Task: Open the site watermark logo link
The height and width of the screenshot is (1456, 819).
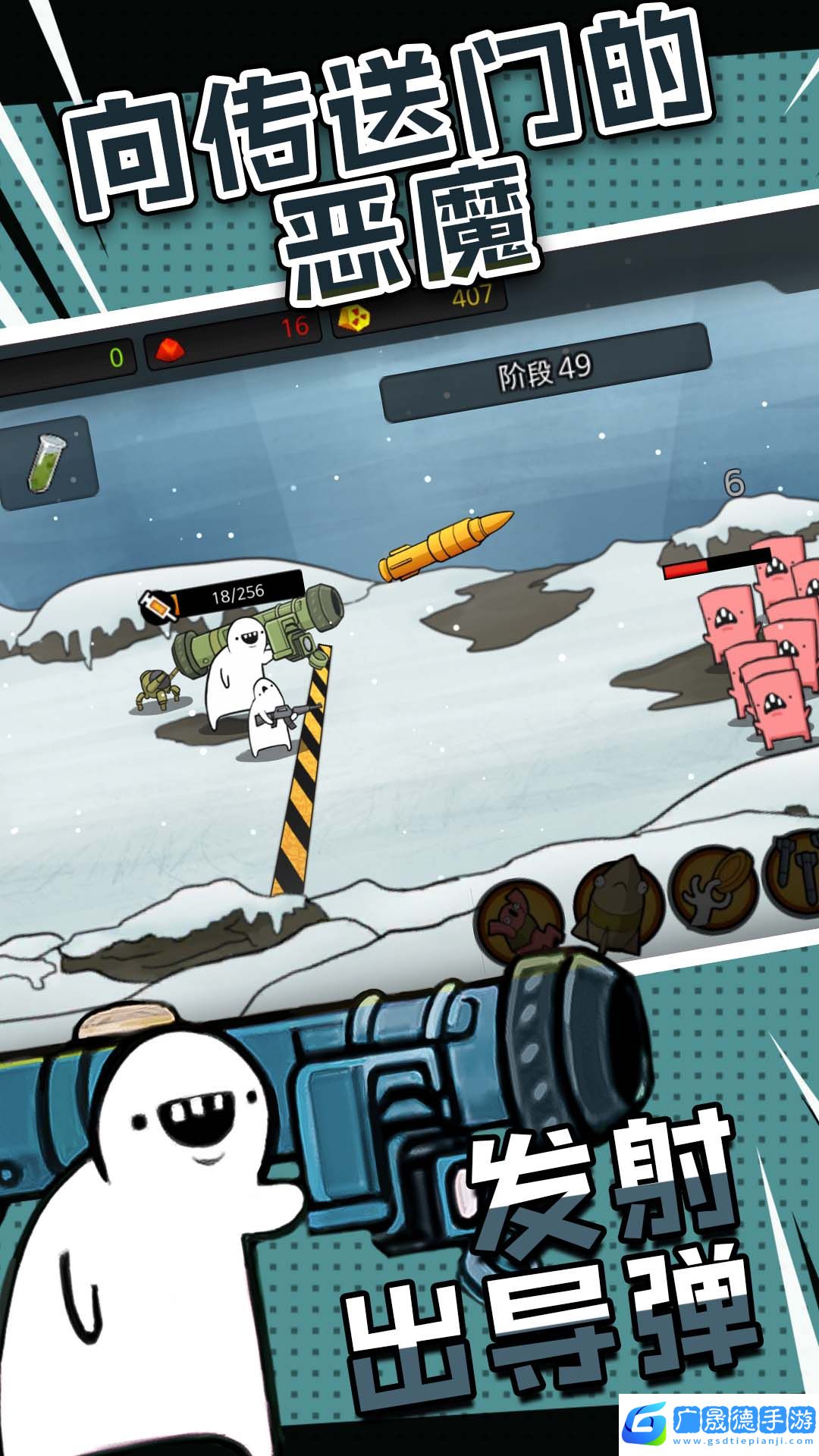Action: click(717, 1423)
